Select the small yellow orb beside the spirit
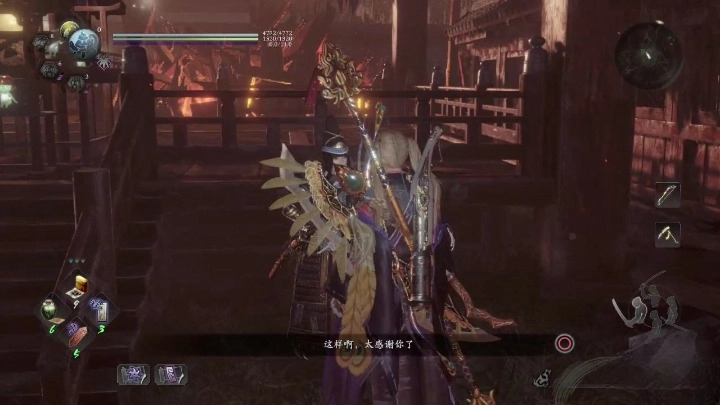 (68, 29)
